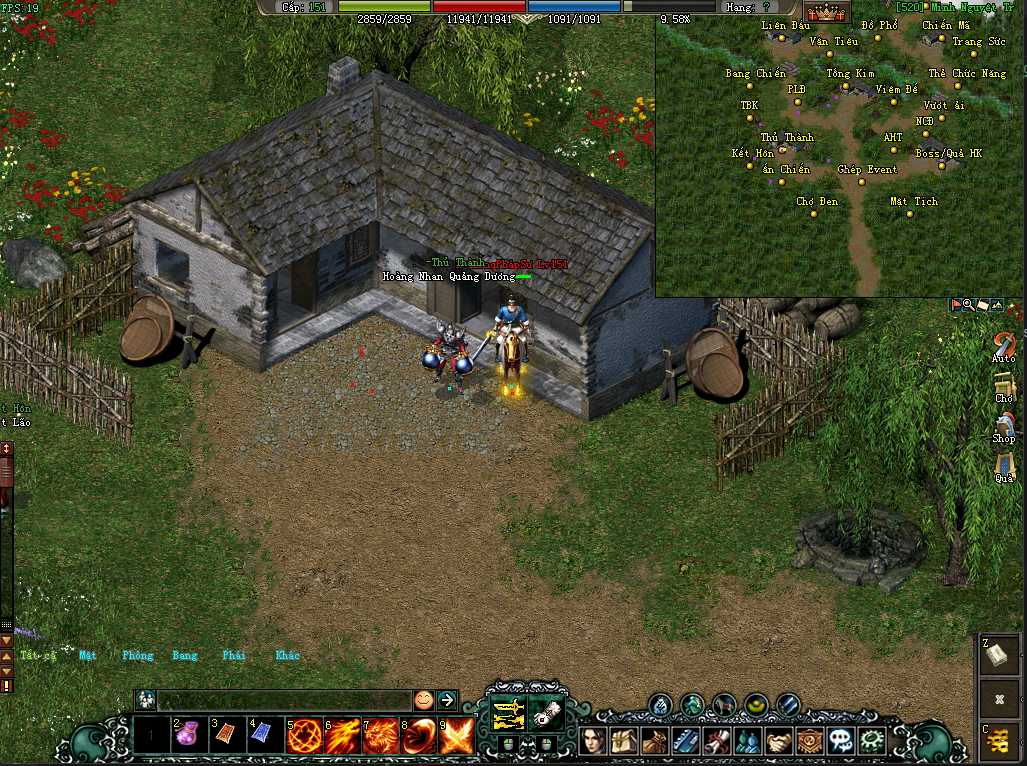Click the red flag icon under the minimap
This screenshot has height=766, width=1027.
click(955, 304)
